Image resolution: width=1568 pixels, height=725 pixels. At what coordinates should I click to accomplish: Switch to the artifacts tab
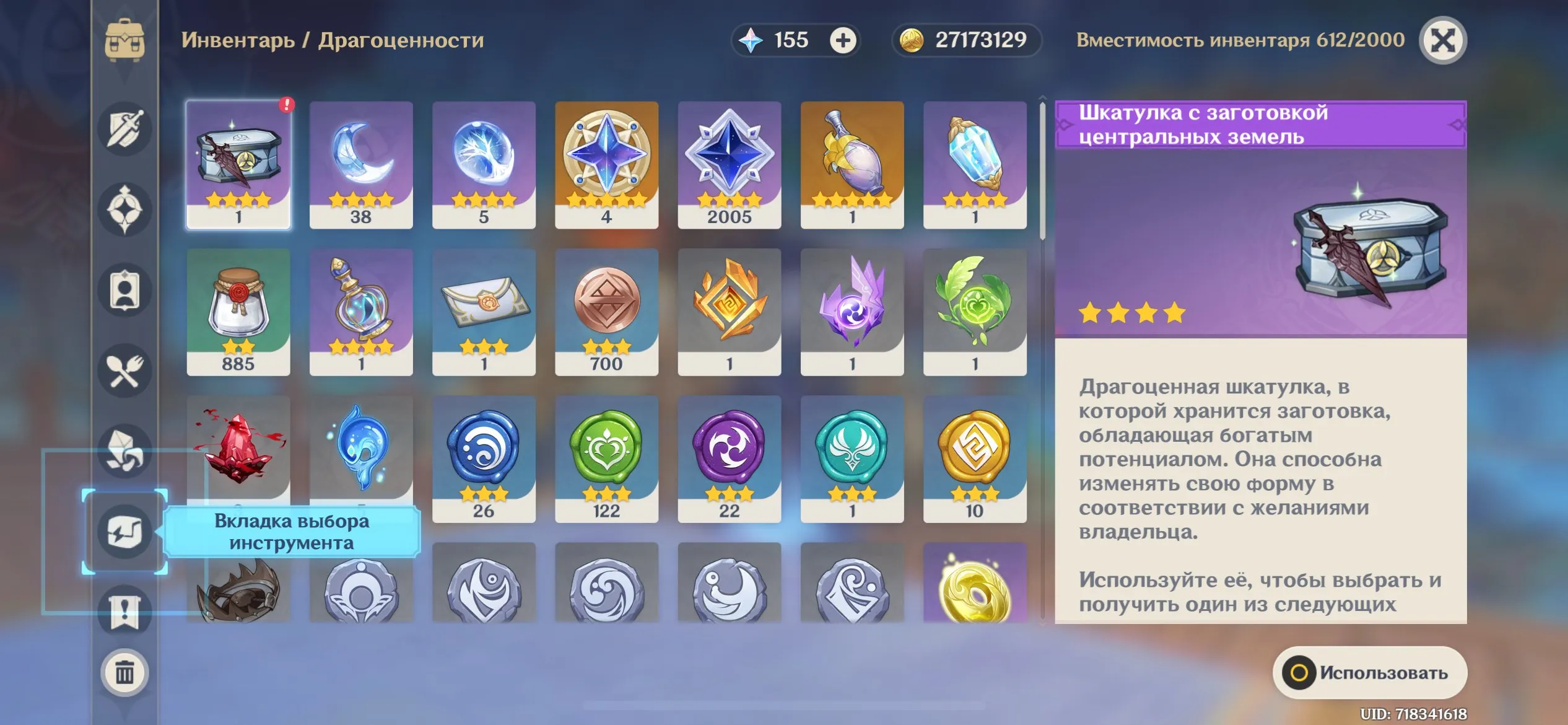[x=124, y=209]
